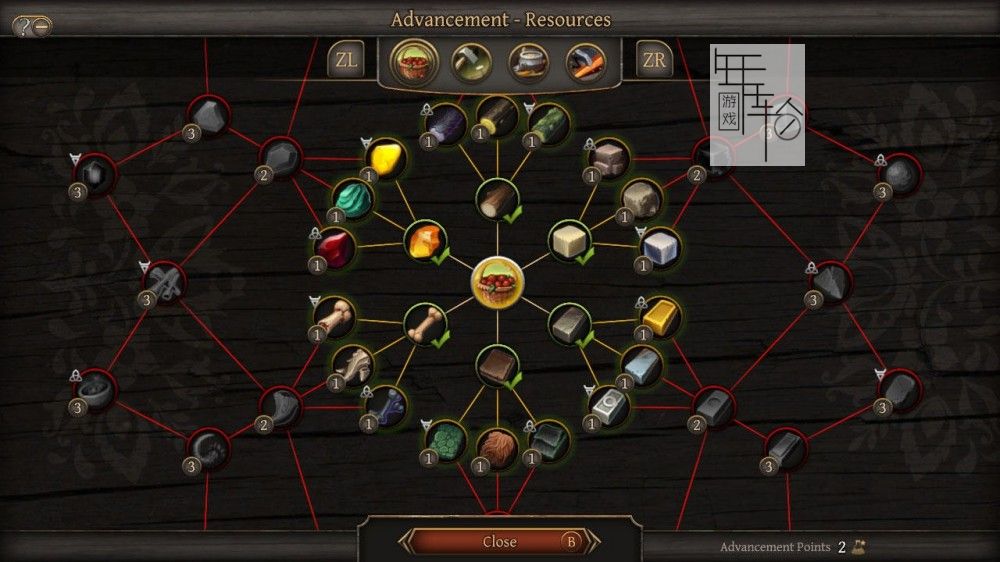The width and height of the screenshot is (1000, 562).
Task: Select the unlocked cream stone block node
Action: pos(569,241)
